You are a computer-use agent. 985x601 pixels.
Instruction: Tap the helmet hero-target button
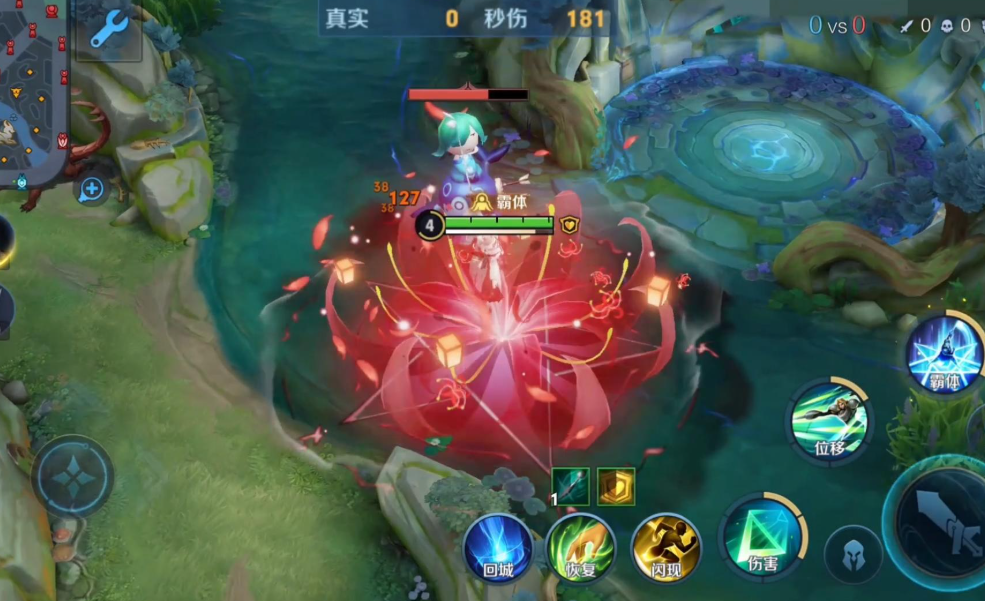pyautogui.click(x=853, y=554)
